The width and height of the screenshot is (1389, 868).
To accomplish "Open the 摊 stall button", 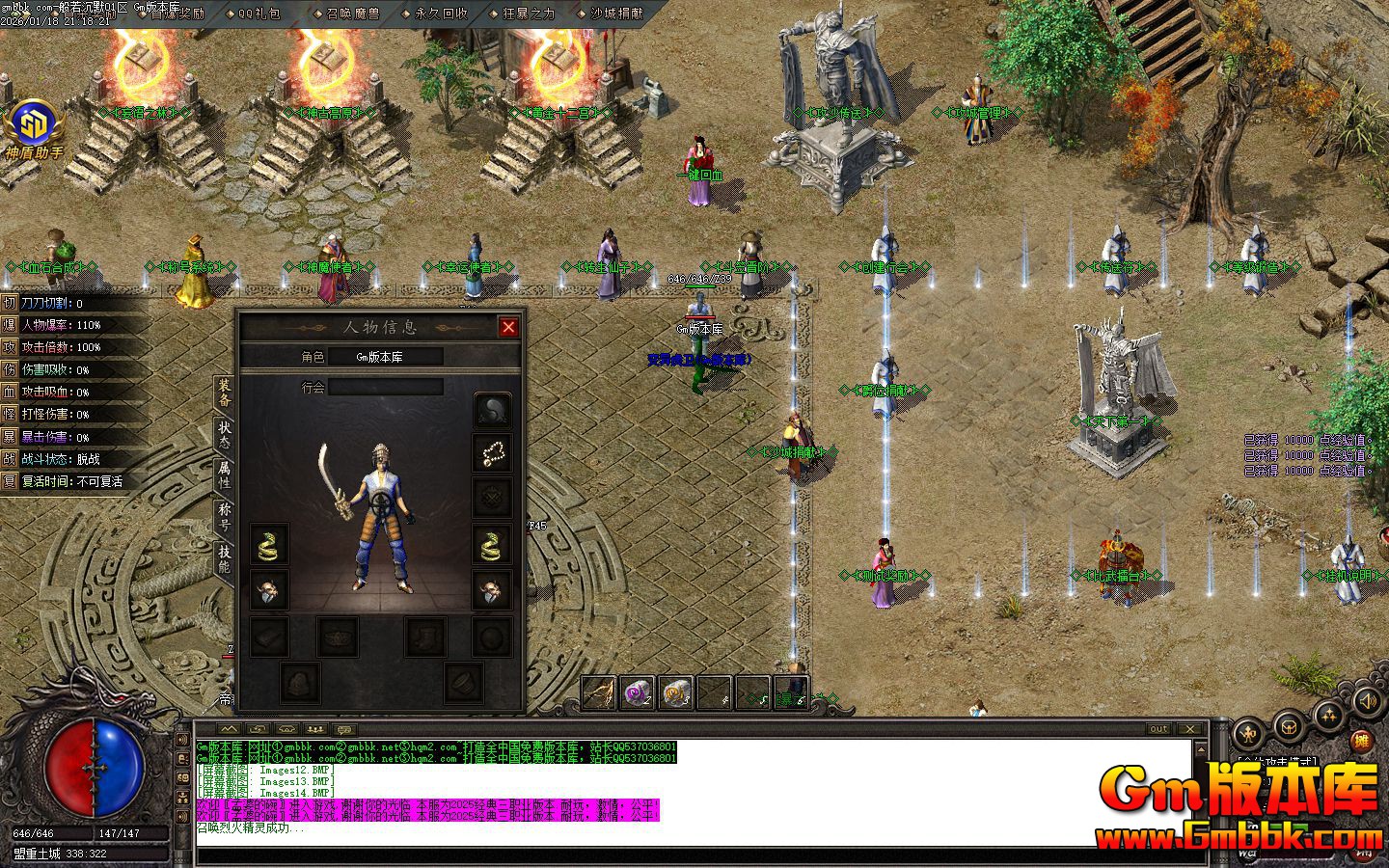I will pos(1361,742).
